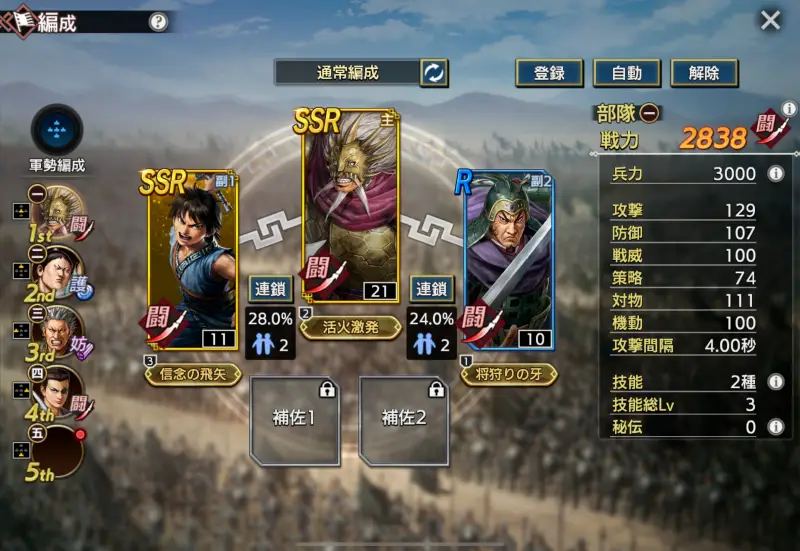Show info for 秘伝 secret arts

[x=774, y=427]
